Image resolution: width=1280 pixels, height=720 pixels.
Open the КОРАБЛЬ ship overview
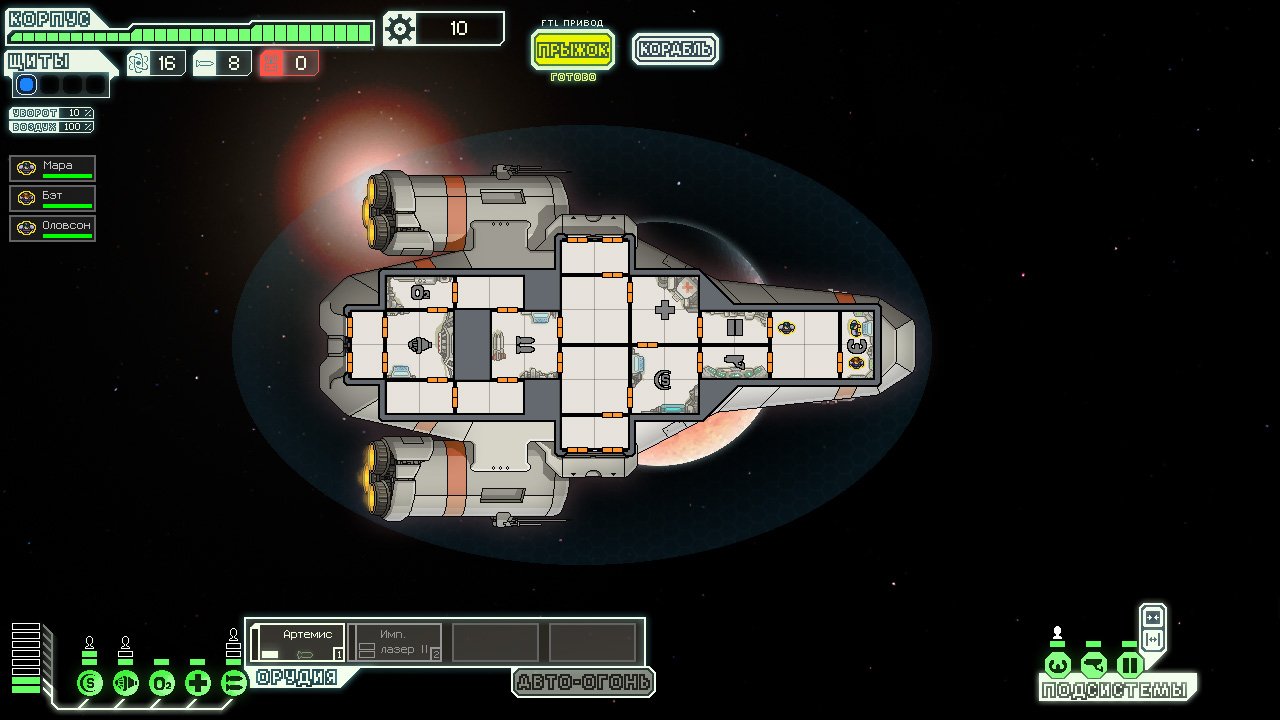(675, 48)
